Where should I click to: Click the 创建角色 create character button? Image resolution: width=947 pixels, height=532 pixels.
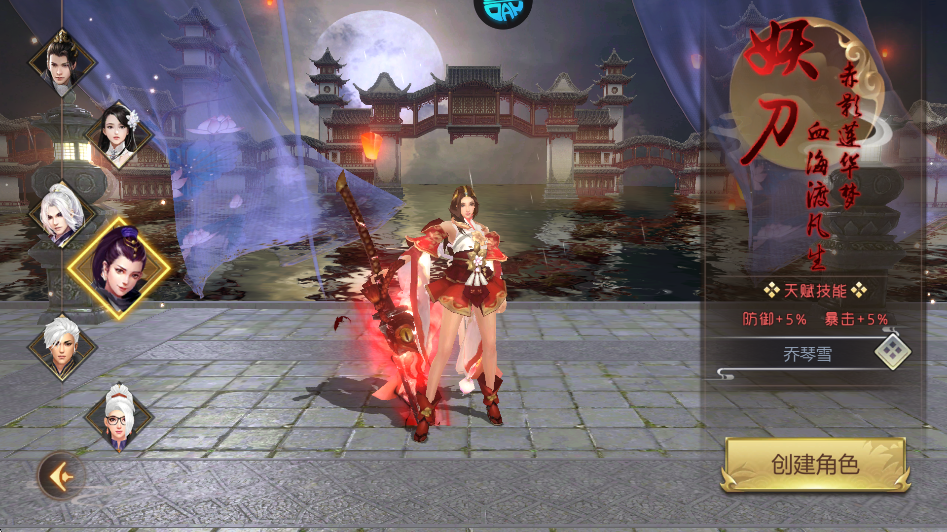click(815, 465)
